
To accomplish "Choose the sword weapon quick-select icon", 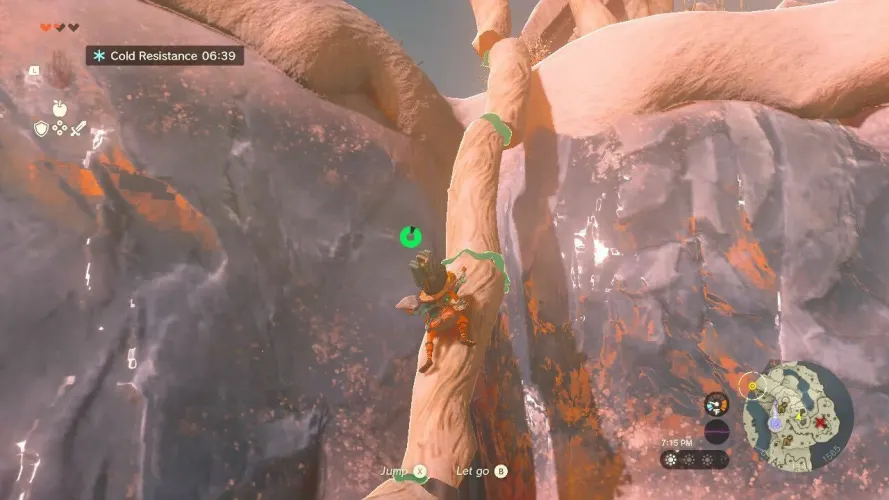I will pyautogui.click(x=78, y=128).
